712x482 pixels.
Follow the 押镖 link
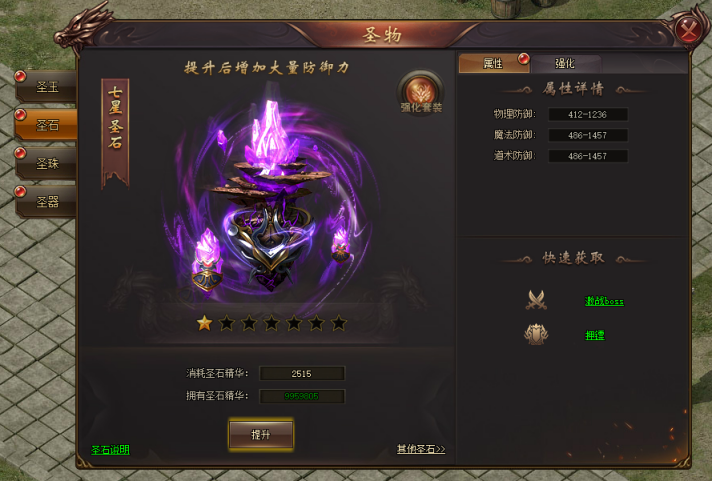(594, 335)
